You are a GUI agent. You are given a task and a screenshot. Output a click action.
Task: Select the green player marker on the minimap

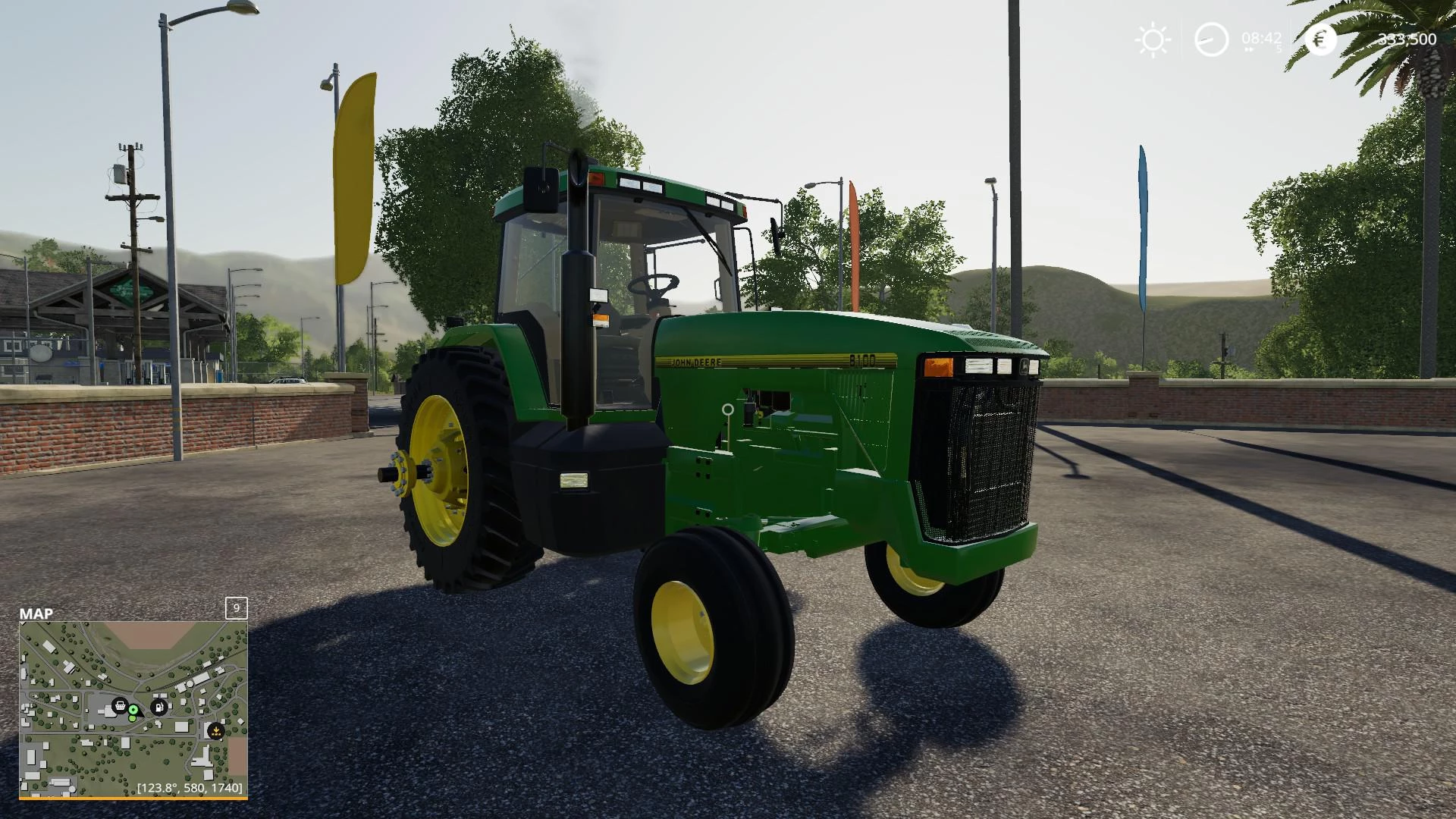pyautogui.click(x=133, y=711)
